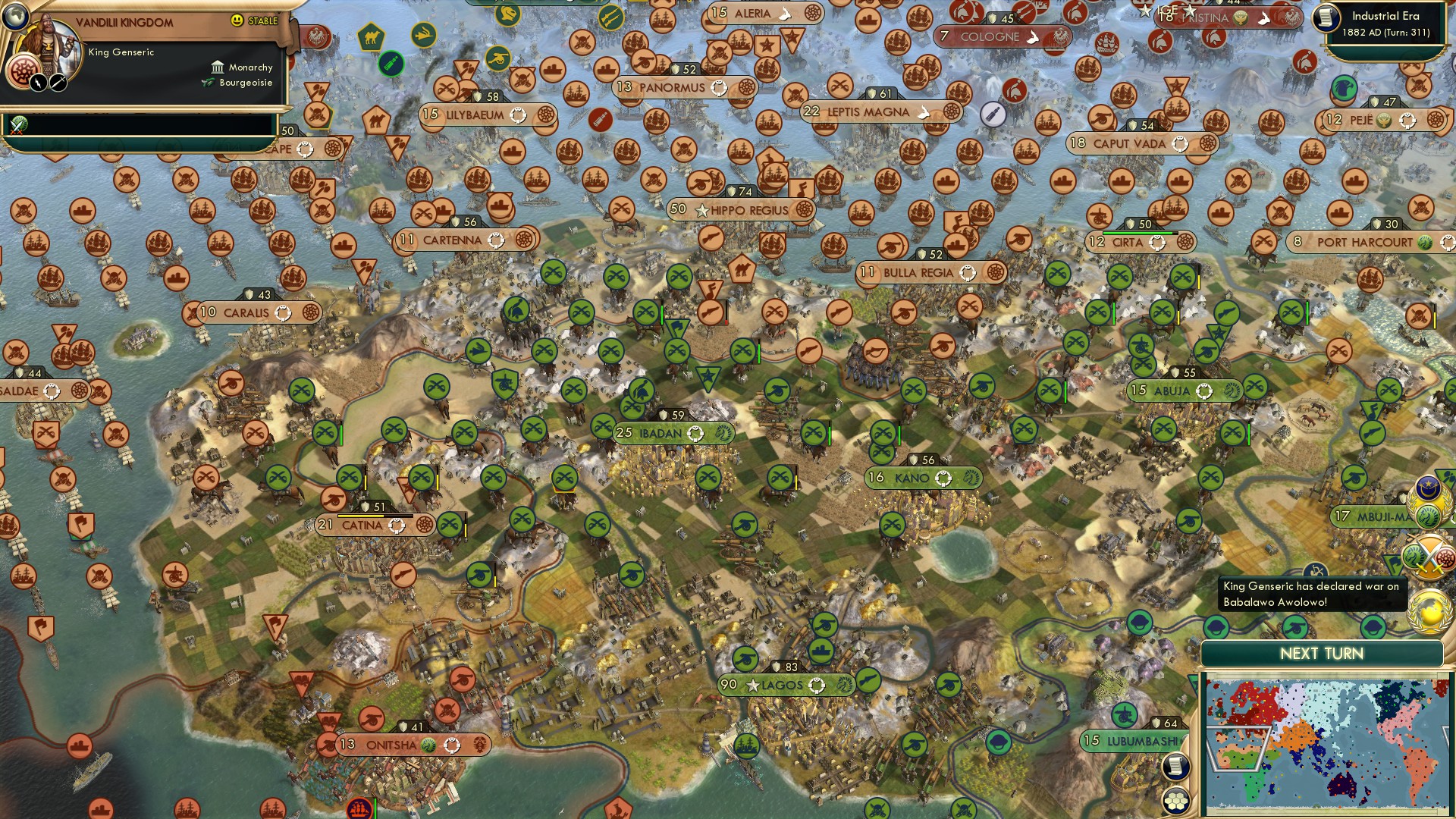Select an orange enemy unit flag near Caralis

pos(293,278)
